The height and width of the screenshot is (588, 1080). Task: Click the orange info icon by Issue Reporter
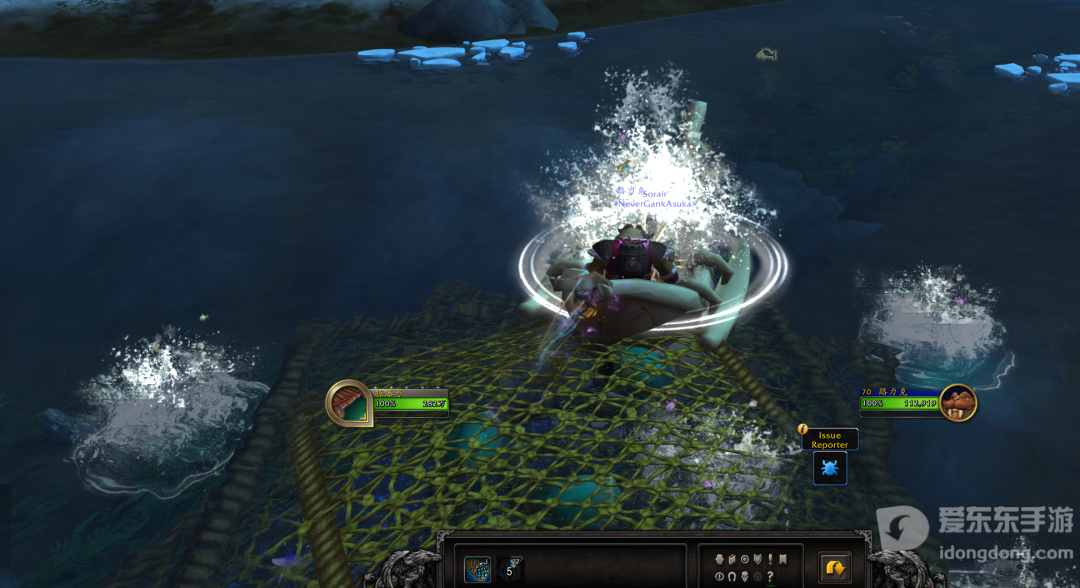coord(802,430)
